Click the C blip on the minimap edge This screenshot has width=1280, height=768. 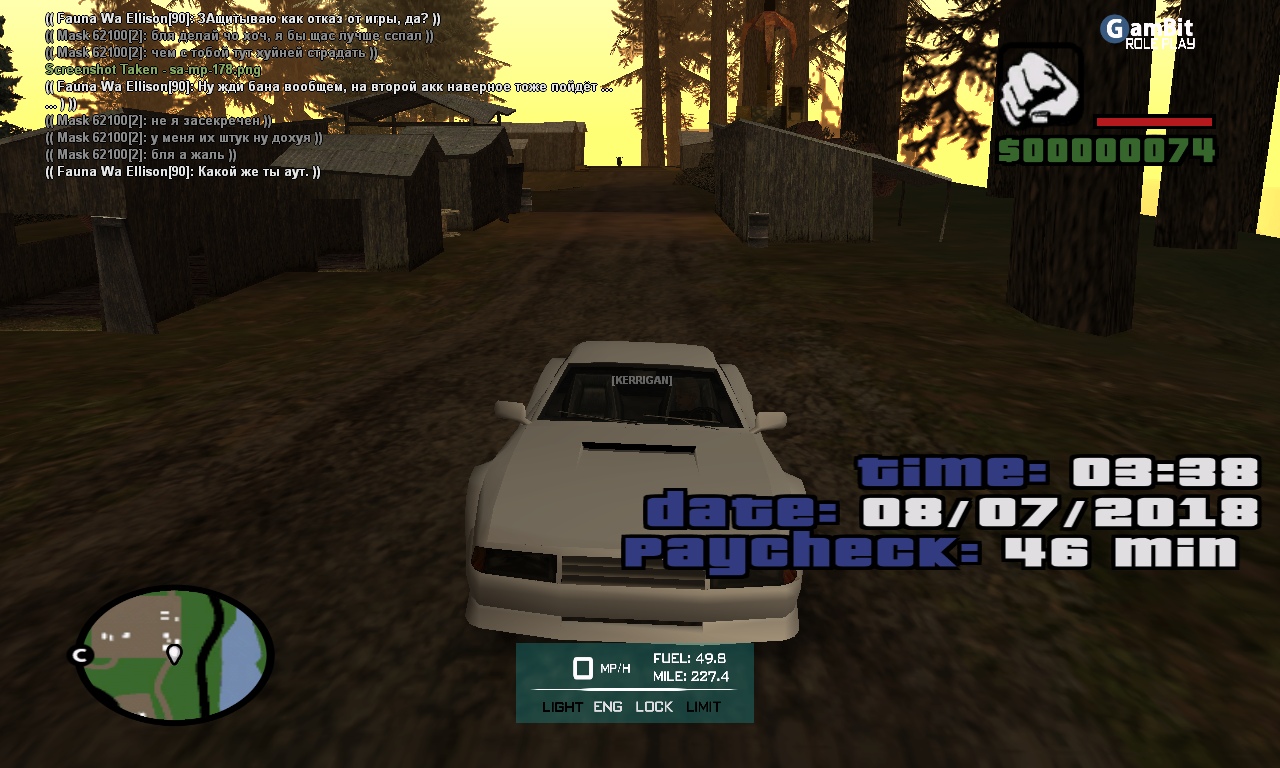(x=79, y=655)
